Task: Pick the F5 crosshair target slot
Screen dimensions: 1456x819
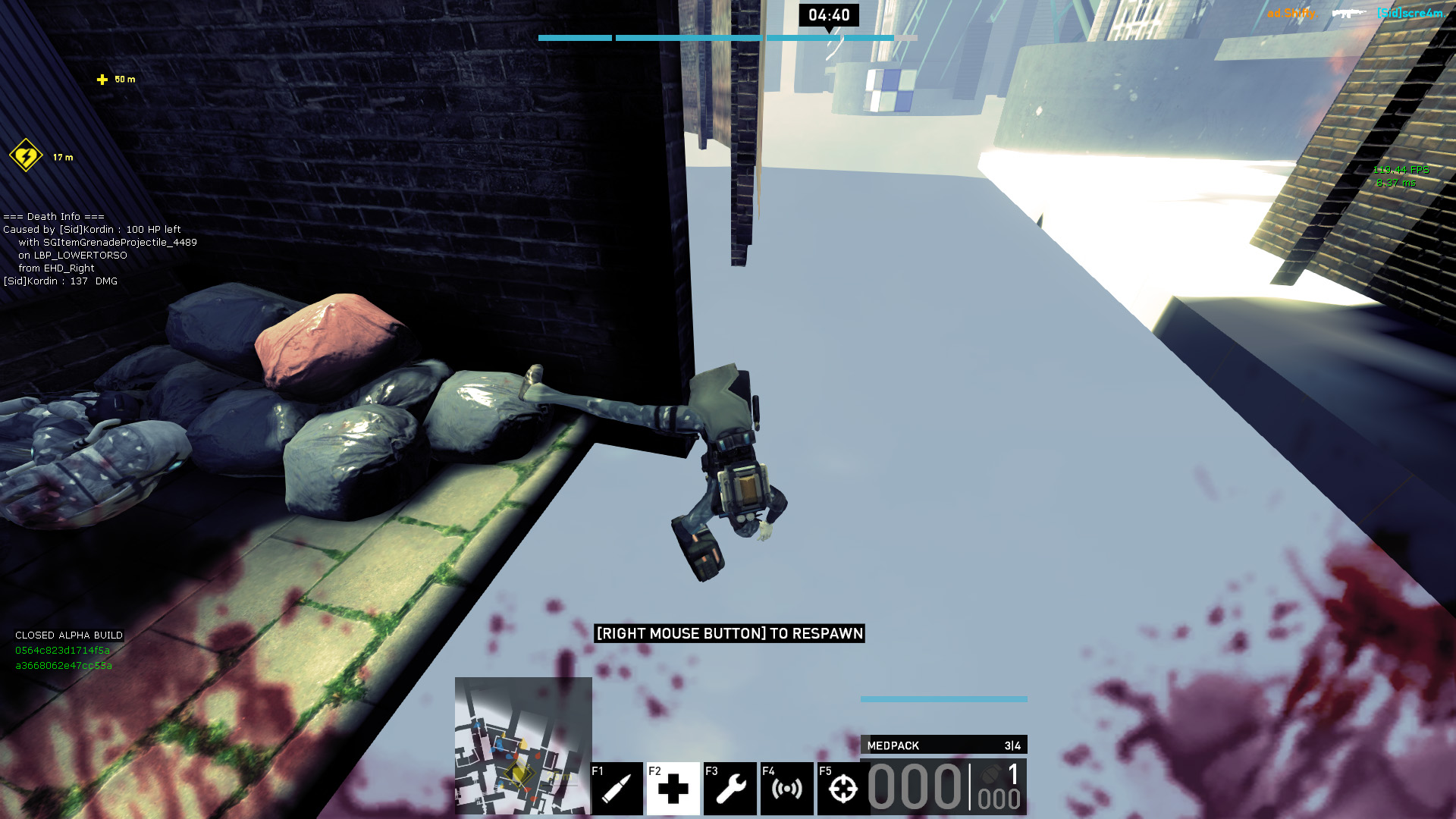Action: (843, 789)
